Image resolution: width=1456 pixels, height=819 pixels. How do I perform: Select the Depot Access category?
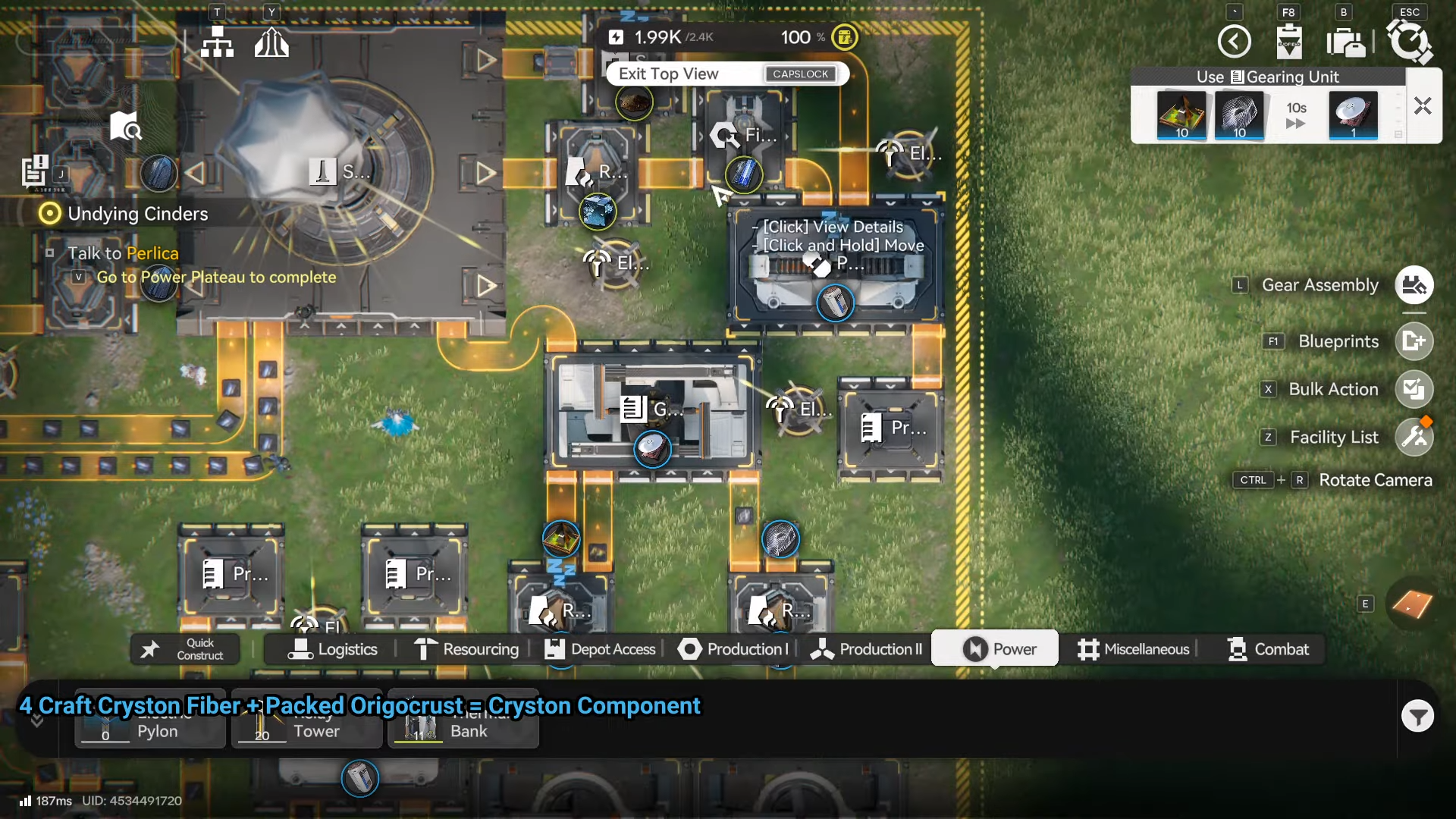[x=600, y=649]
